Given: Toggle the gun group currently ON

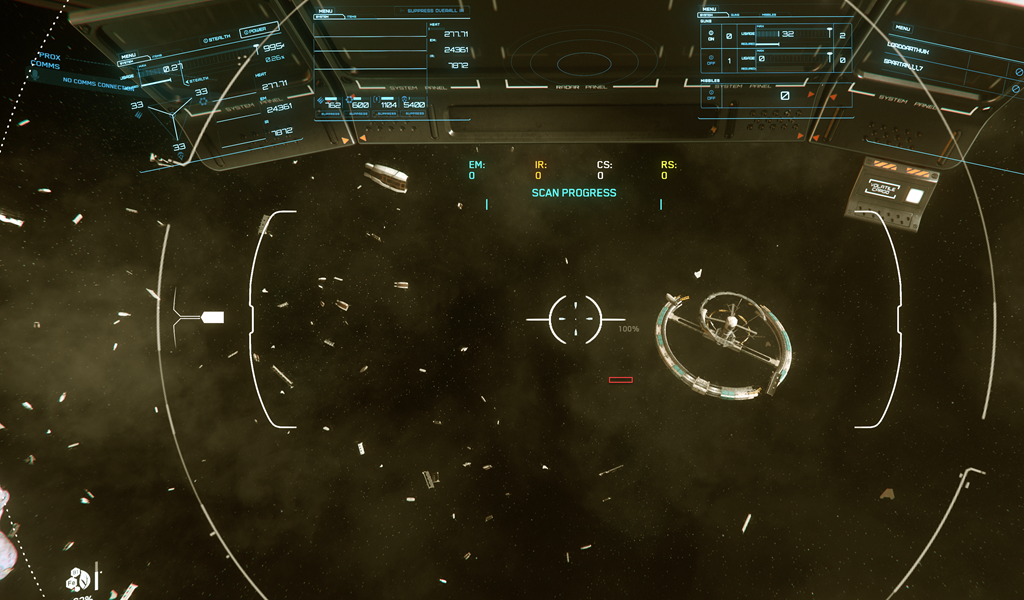Looking at the screenshot, I should [711, 35].
